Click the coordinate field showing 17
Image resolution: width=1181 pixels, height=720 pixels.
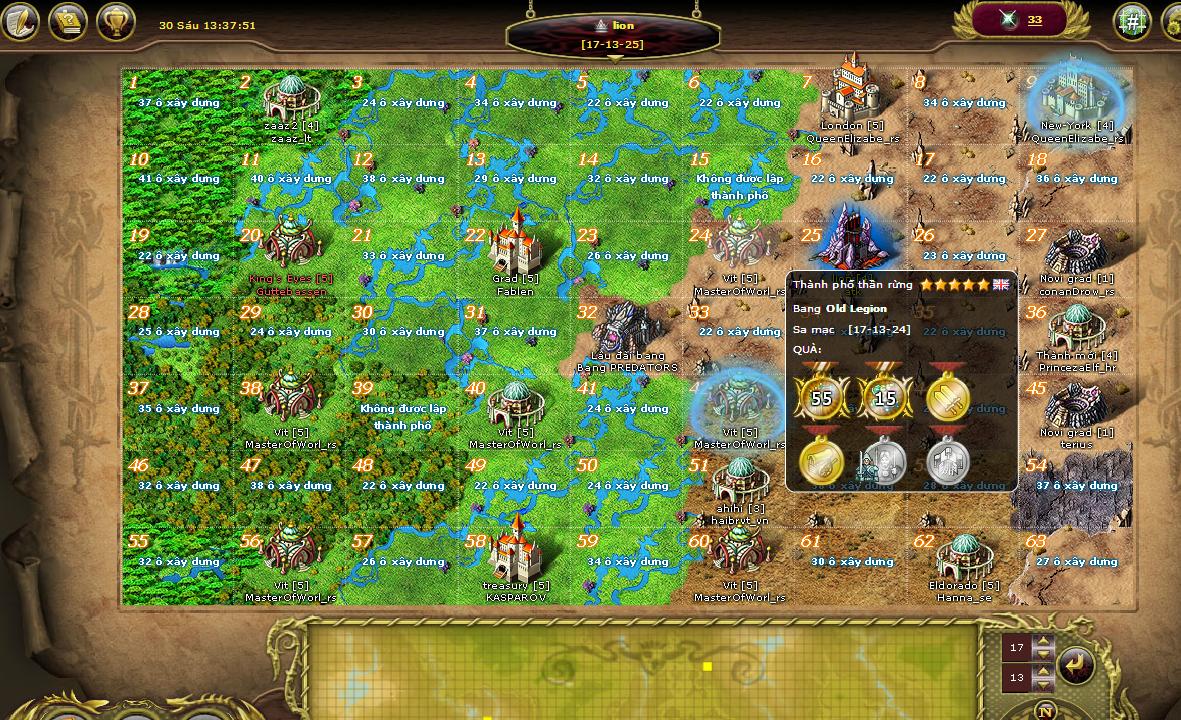coord(1017,648)
